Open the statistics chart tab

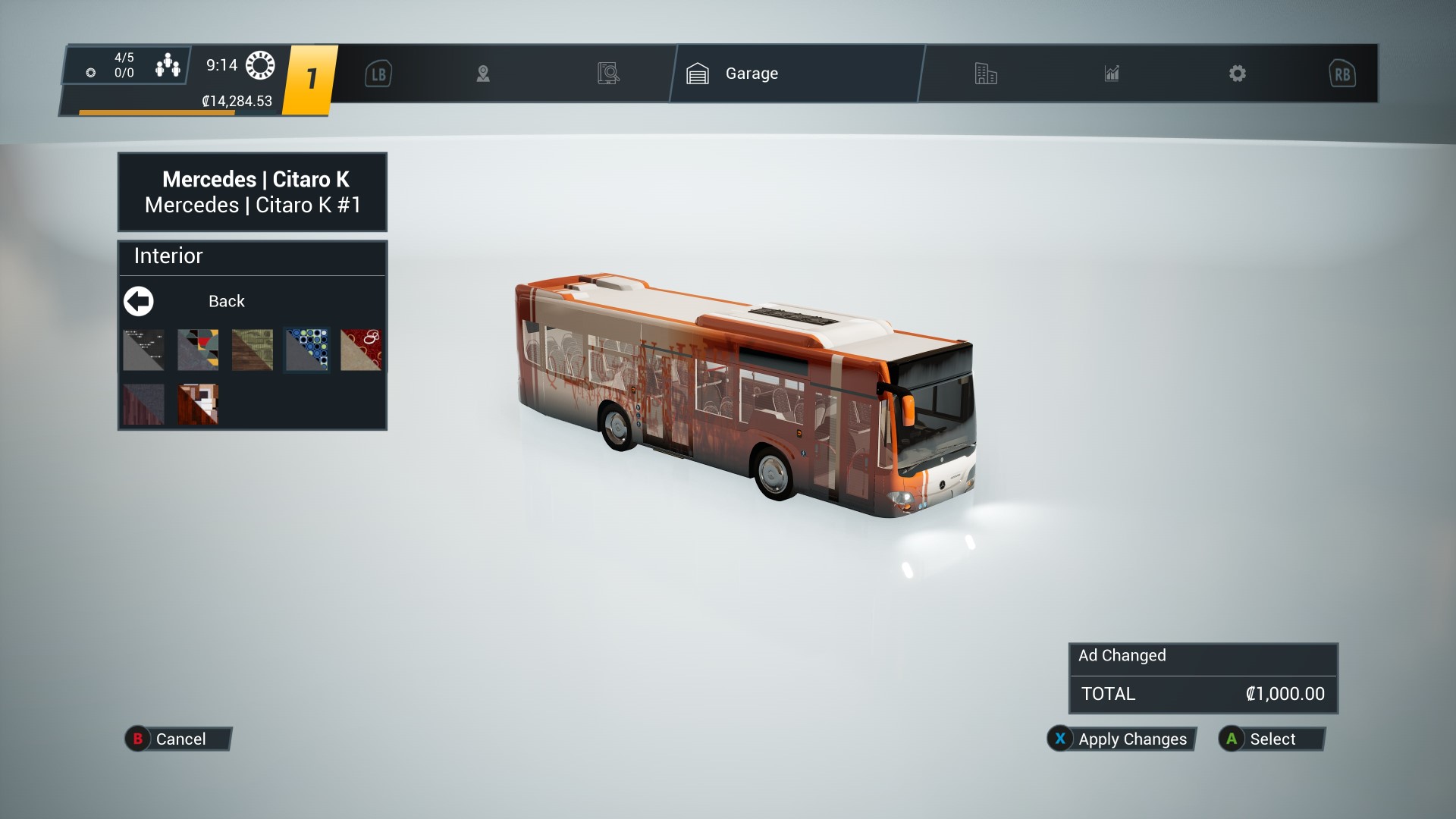click(x=1112, y=74)
